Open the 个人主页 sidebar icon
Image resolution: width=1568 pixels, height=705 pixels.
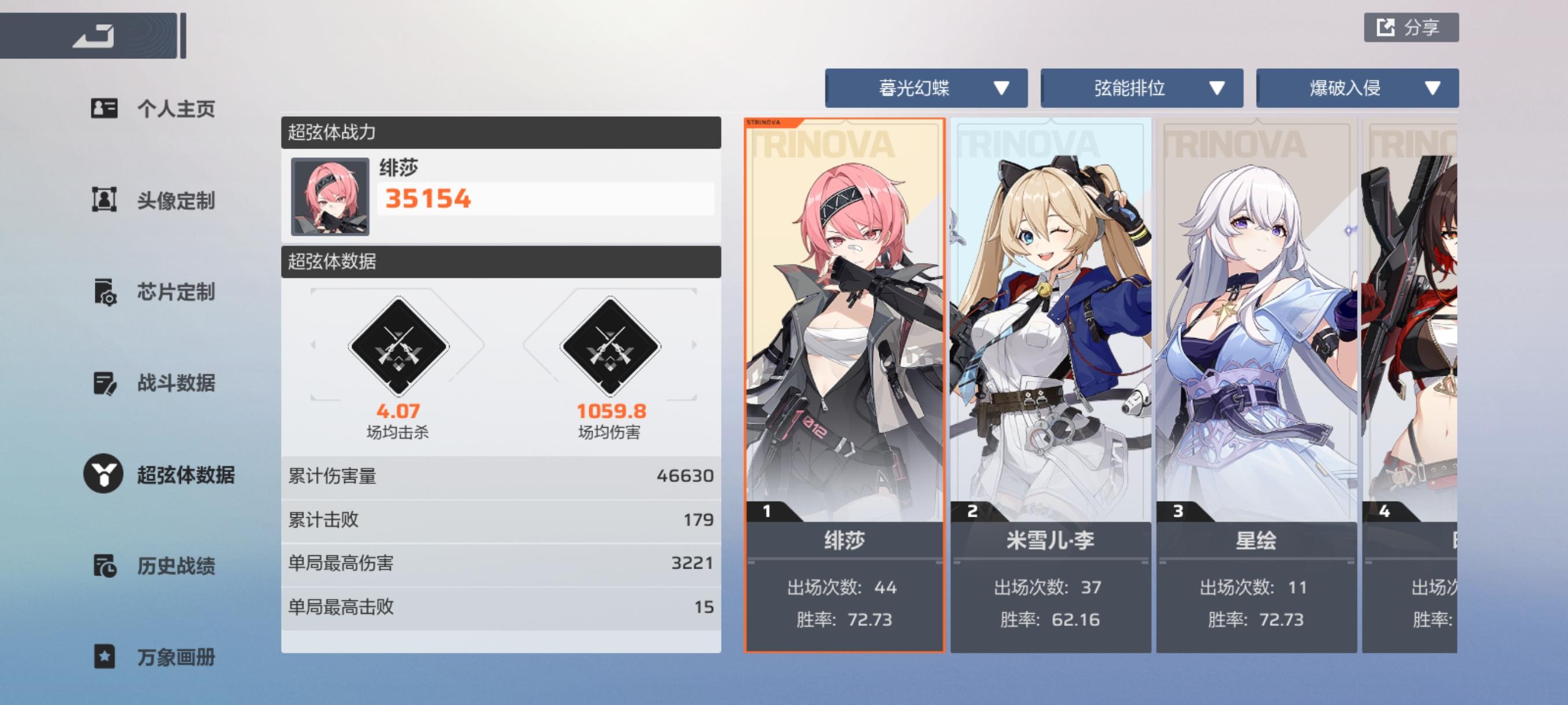click(x=105, y=109)
